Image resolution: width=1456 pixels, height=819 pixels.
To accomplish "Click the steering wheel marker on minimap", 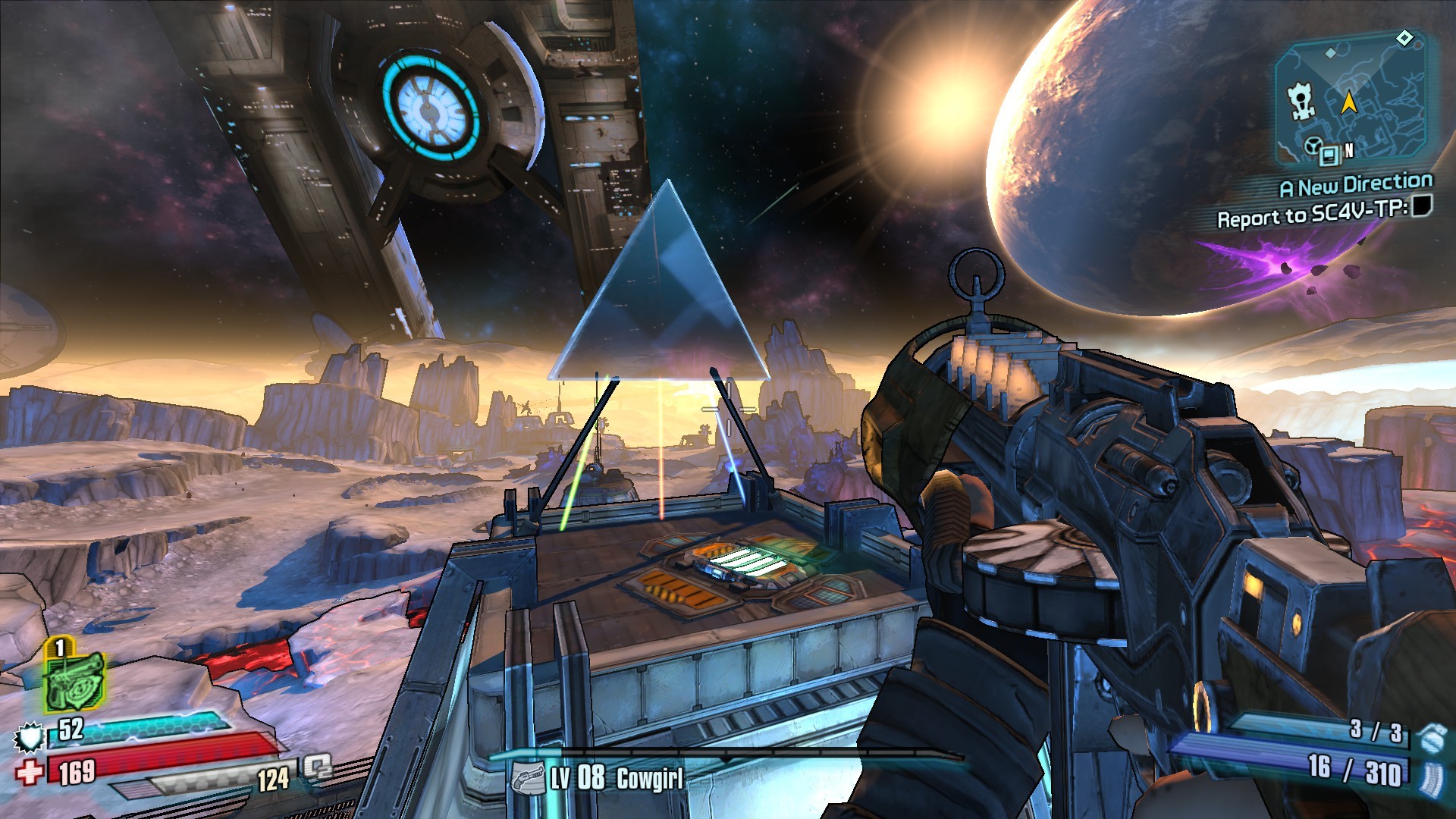I will tap(1313, 146).
